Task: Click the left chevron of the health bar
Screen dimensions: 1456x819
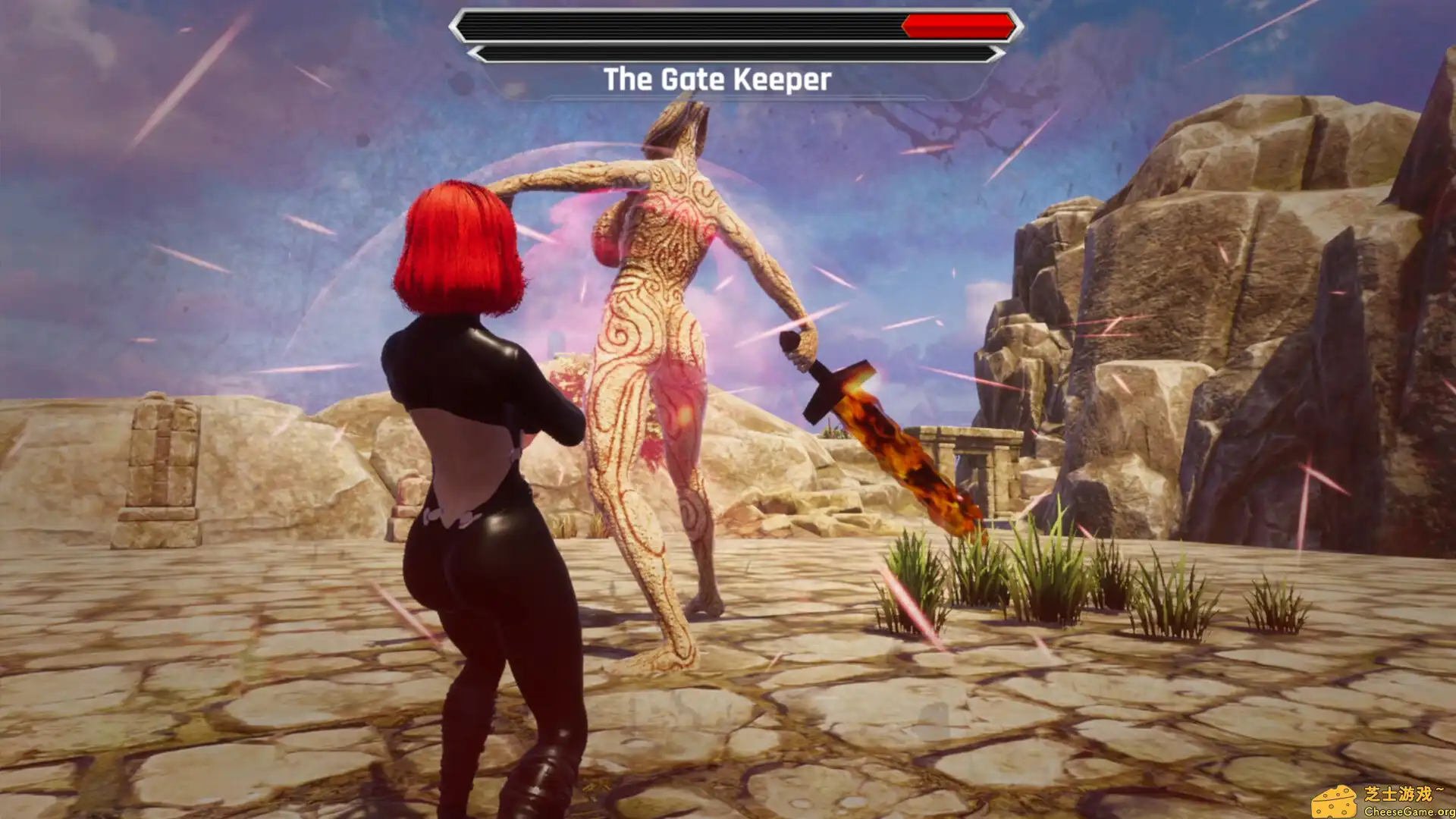Action: click(461, 24)
